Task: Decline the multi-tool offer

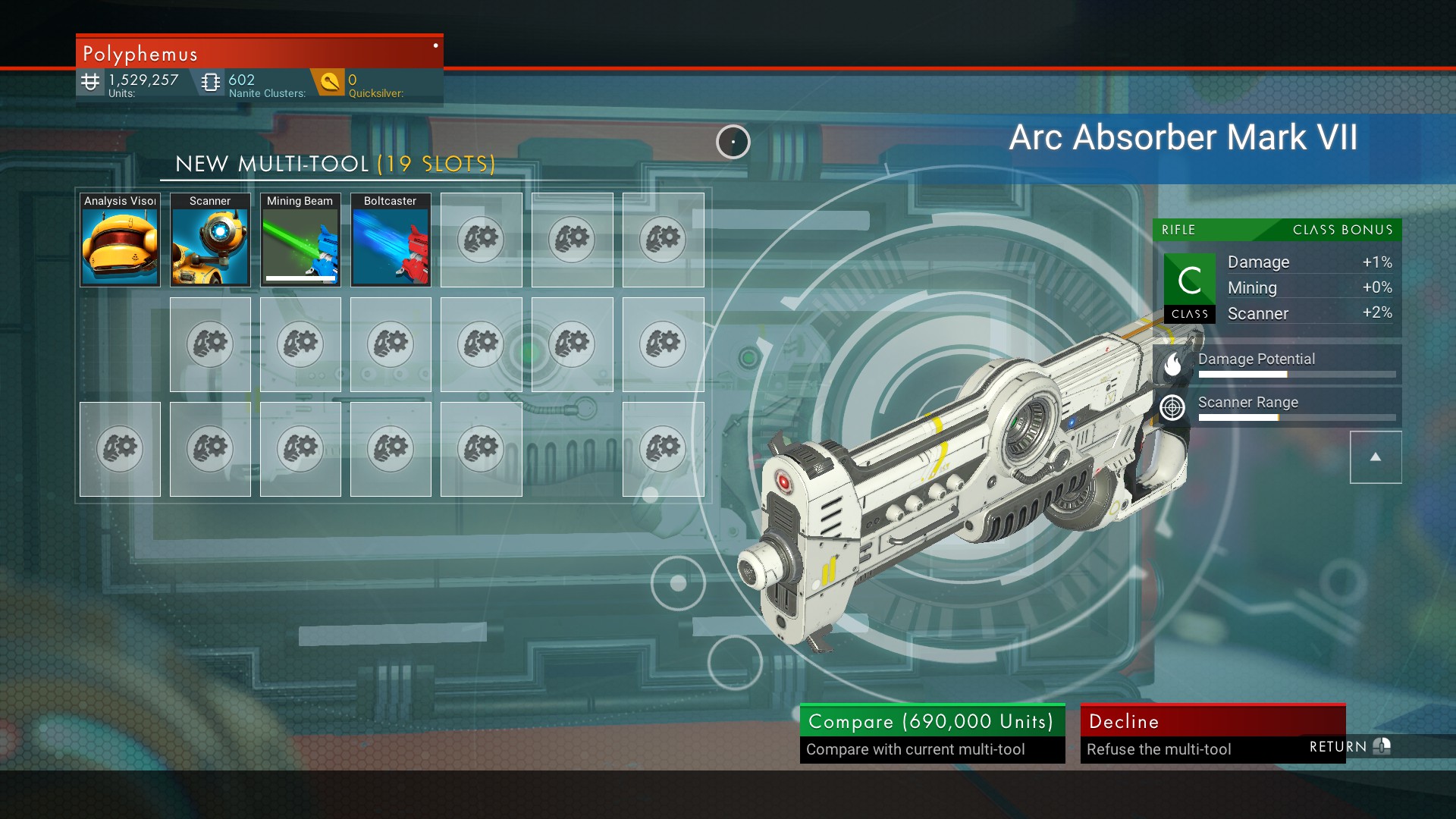Action: 1212,733
